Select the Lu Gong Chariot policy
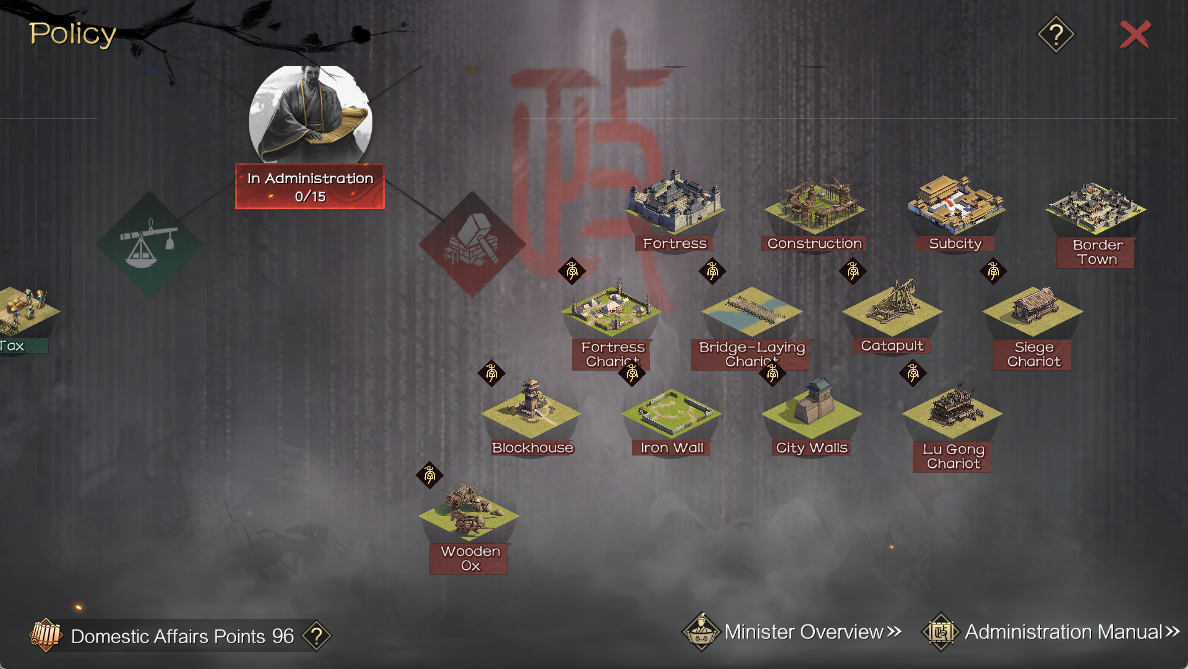Viewport: 1188px width, 669px height. (x=953, y=420)
